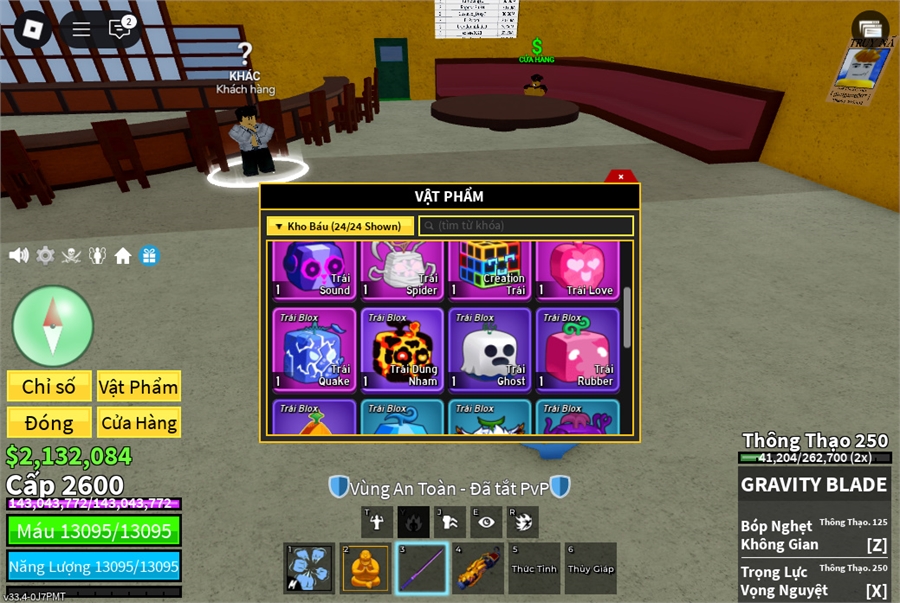900x603 pixels.
Task: Open the Cửa Hàng shop
Action: (x=138, y=423)
